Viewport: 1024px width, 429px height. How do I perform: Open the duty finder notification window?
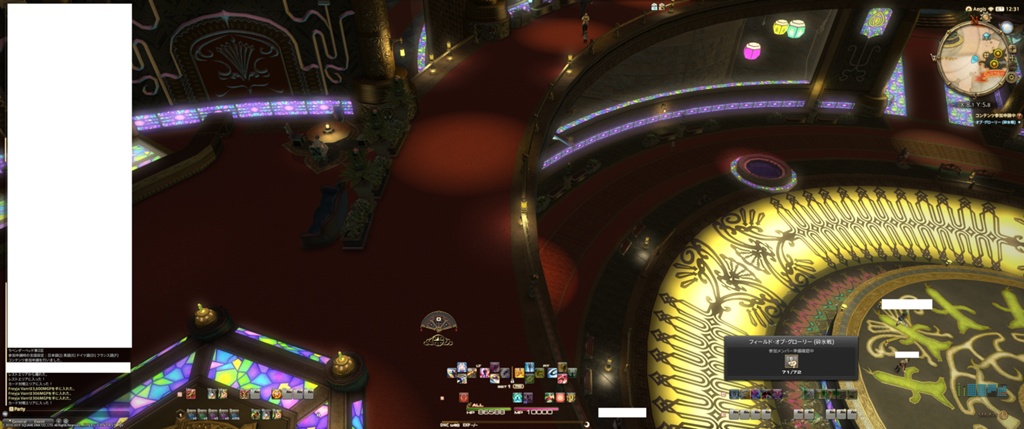pos(791,357)
